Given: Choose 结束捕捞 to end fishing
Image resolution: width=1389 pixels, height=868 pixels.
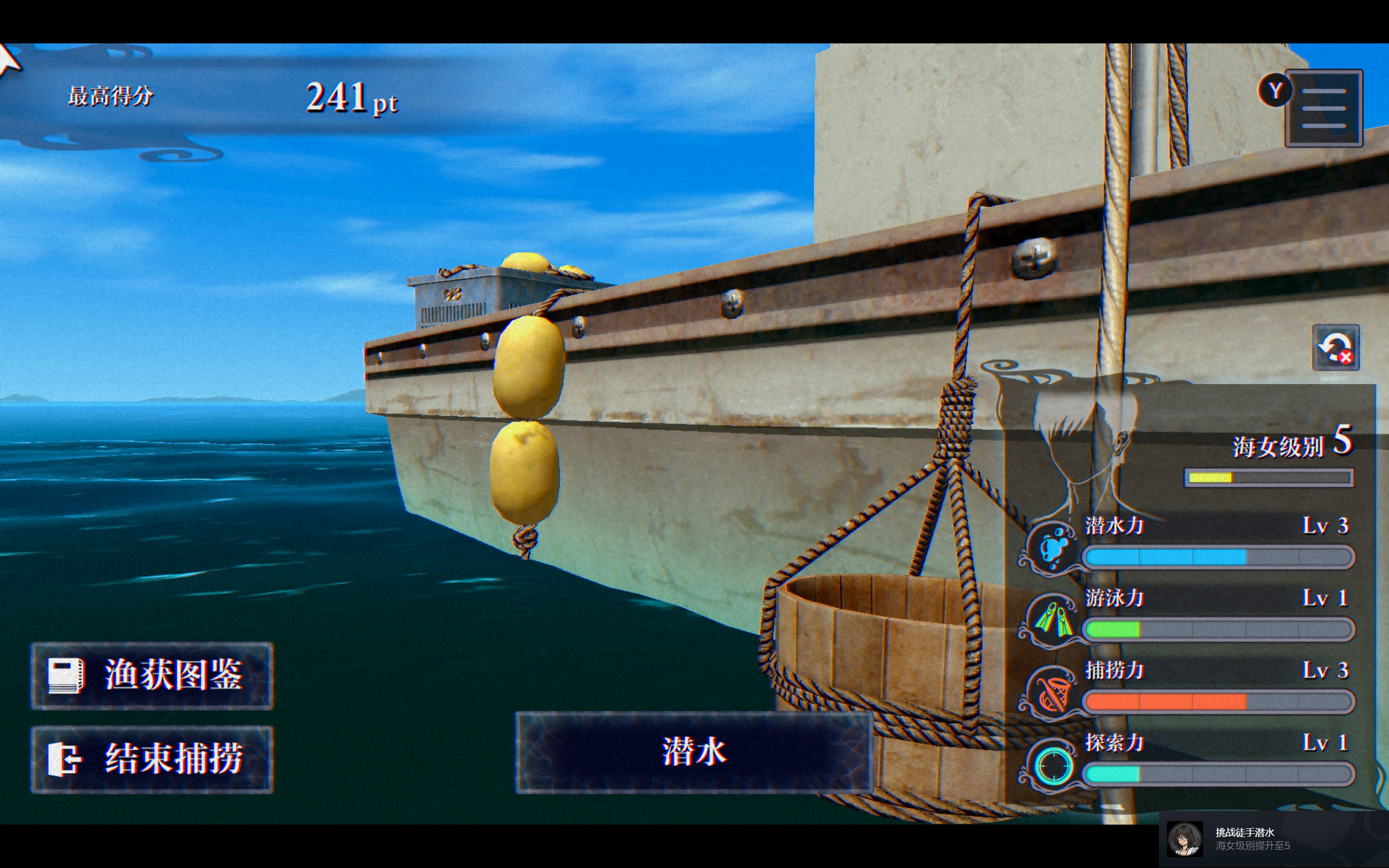Looking at the screenshot, I should pos(152,759).
